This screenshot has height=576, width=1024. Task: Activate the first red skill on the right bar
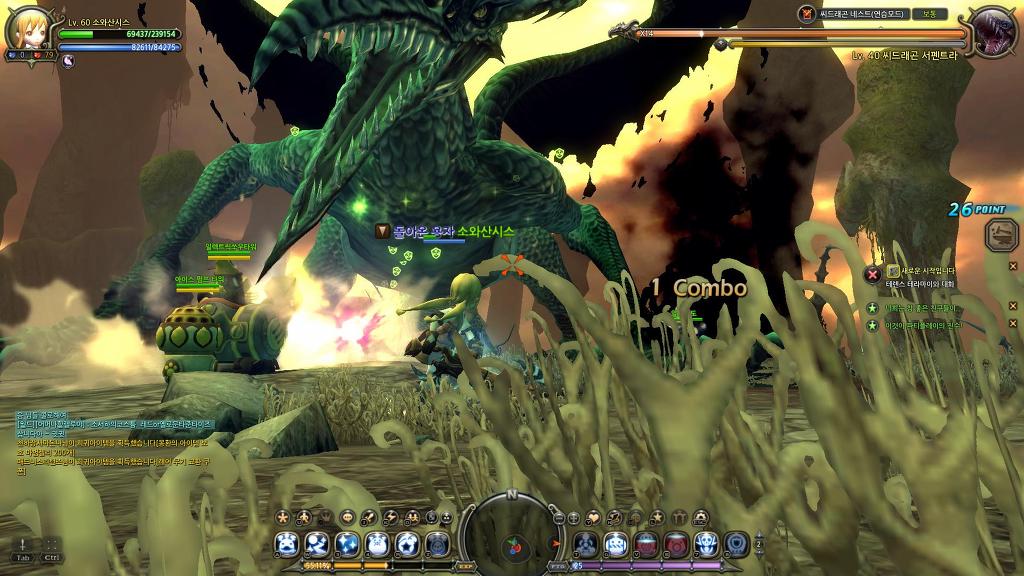point(646,544)
